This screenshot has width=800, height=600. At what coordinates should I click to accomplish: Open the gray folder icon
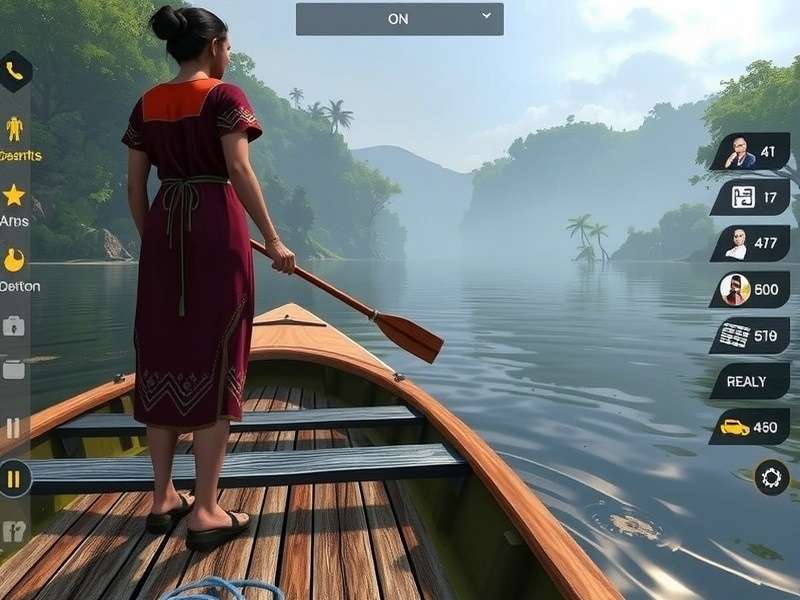tap(14, 369)
